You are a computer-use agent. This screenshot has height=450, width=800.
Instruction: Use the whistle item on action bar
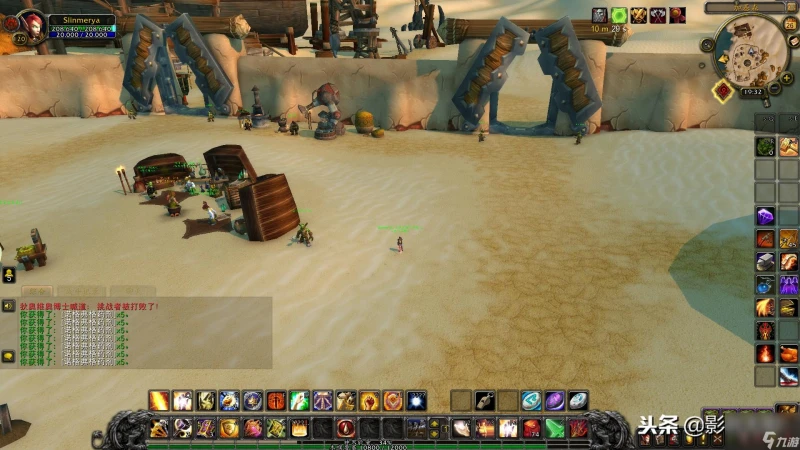pyautogui.click(x=485, y=401)
